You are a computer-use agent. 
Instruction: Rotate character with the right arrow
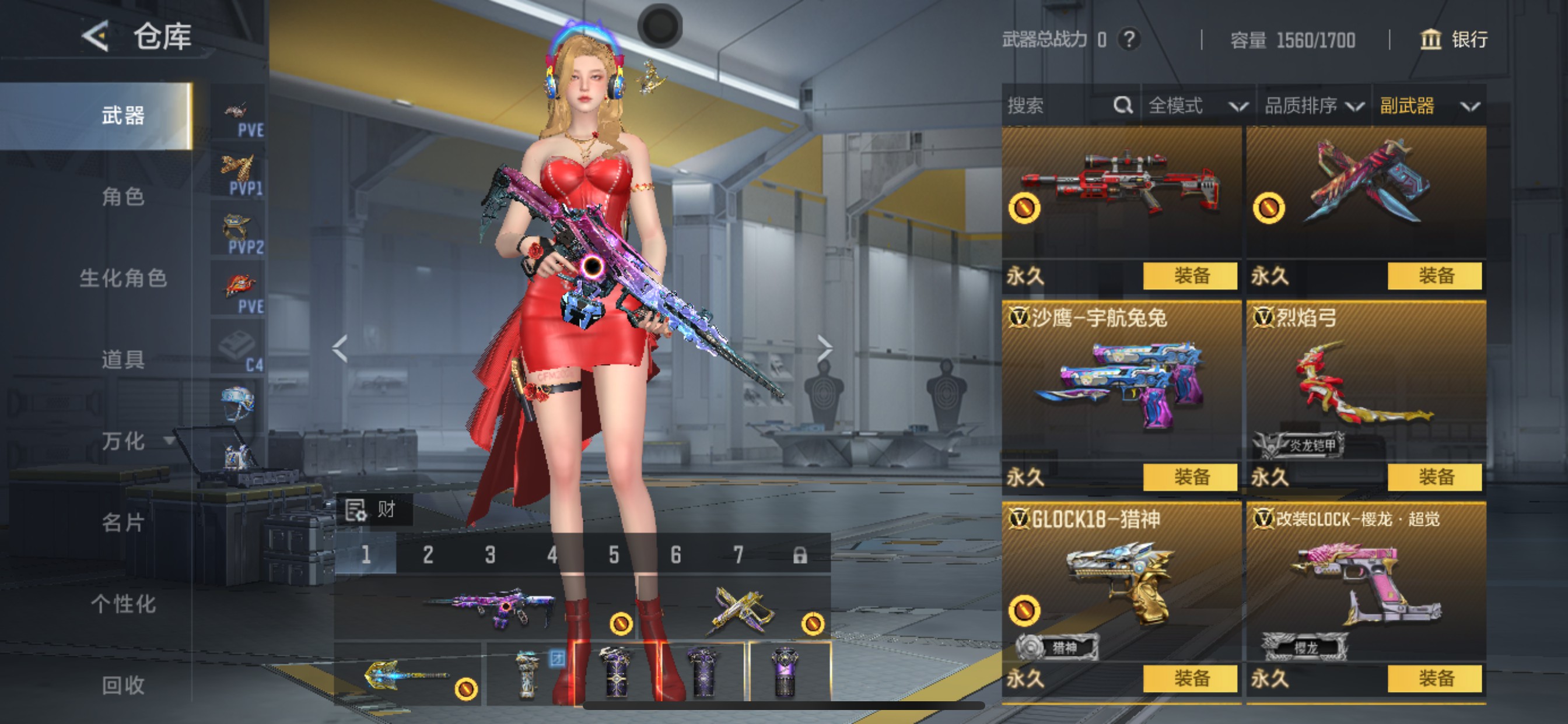(x=824, y=349)
